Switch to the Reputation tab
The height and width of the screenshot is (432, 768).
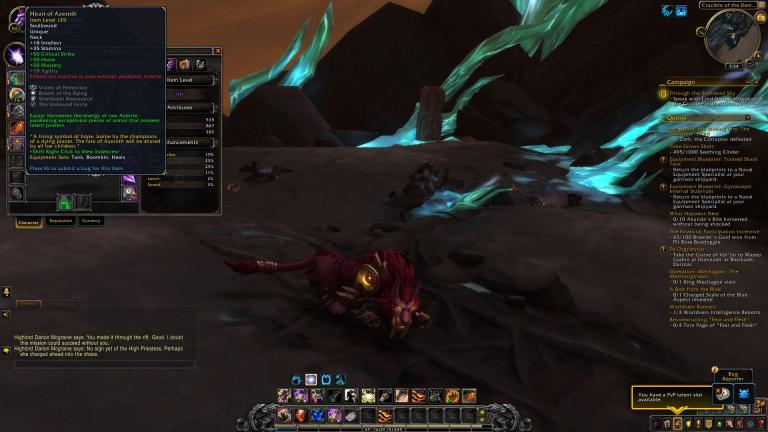pos(61,220)
